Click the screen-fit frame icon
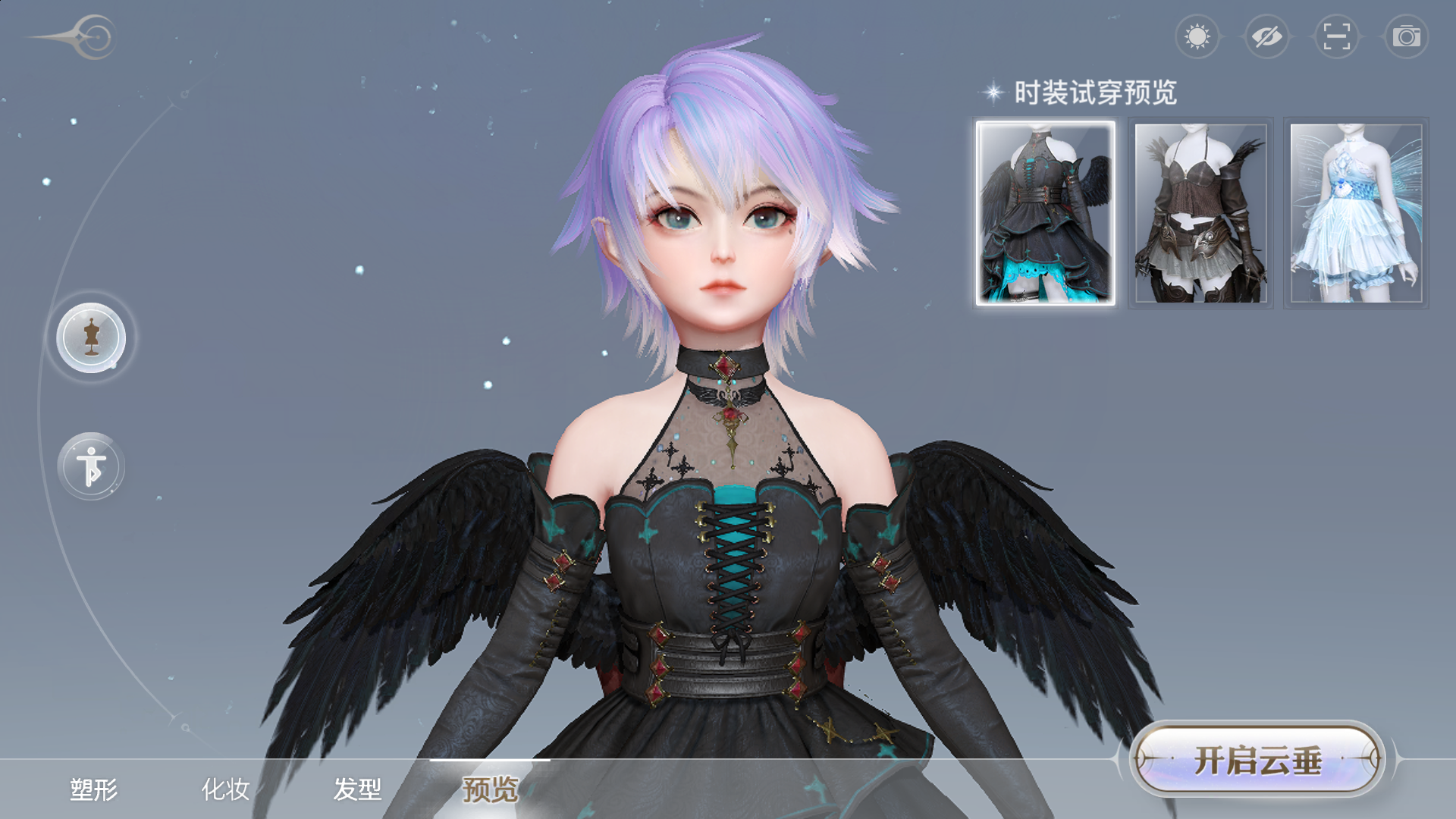The height and width of the screenshot is (819, 1456). coord(1336,36)
